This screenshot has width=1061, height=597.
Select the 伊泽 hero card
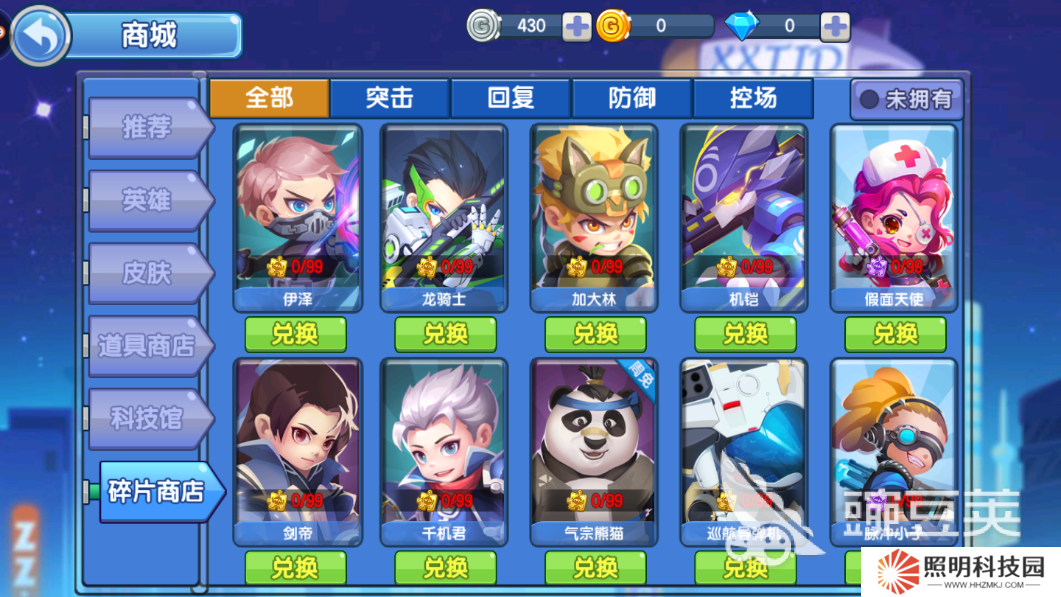coord(297,216)
